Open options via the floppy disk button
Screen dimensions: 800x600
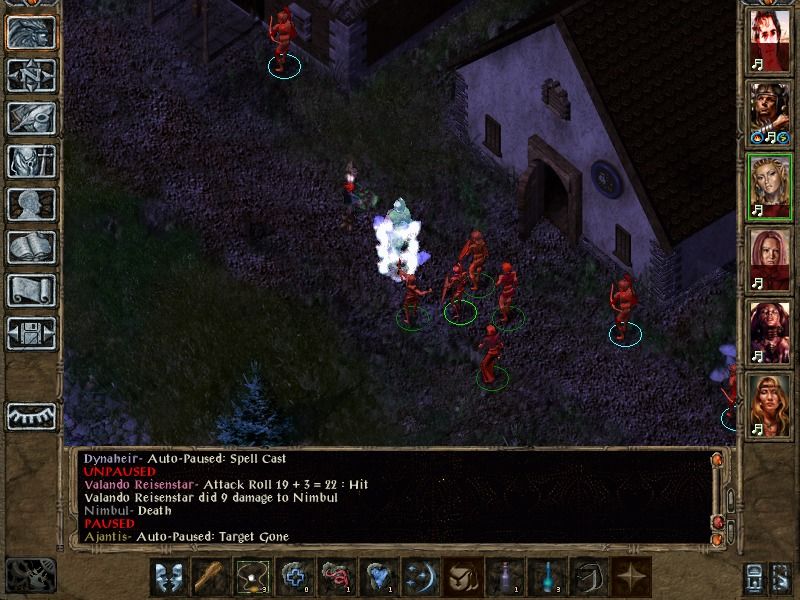point(30,333)
